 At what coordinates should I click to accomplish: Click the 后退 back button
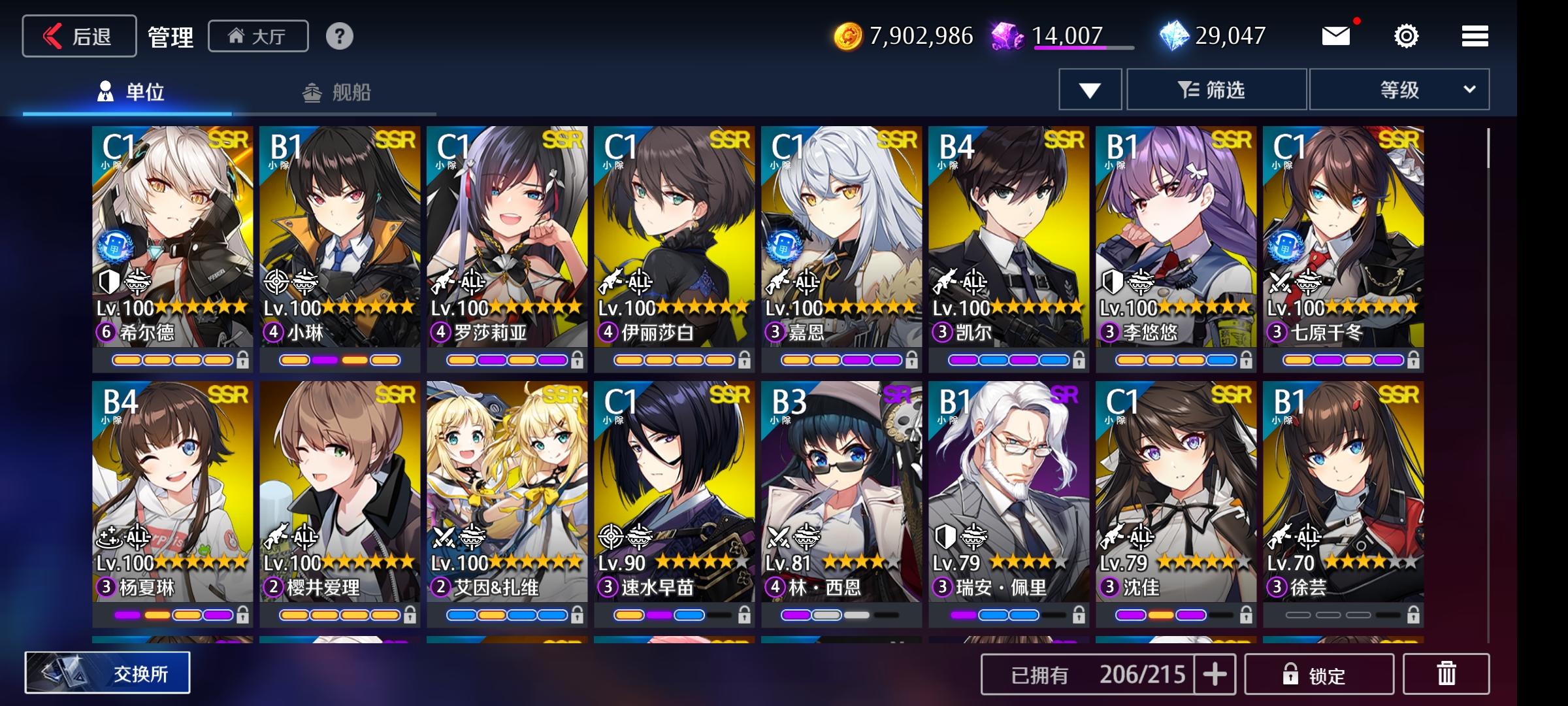(x=78, y=36)
